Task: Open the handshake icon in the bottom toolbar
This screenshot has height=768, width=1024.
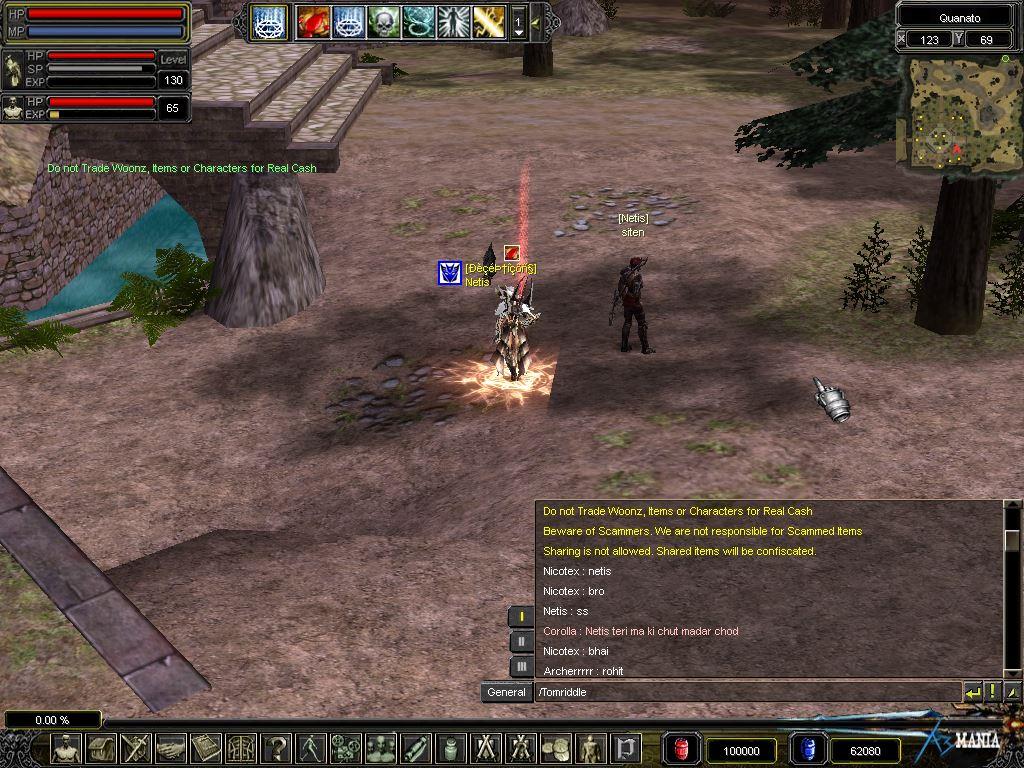Action: pyautogui.click(x=171, y=748)
